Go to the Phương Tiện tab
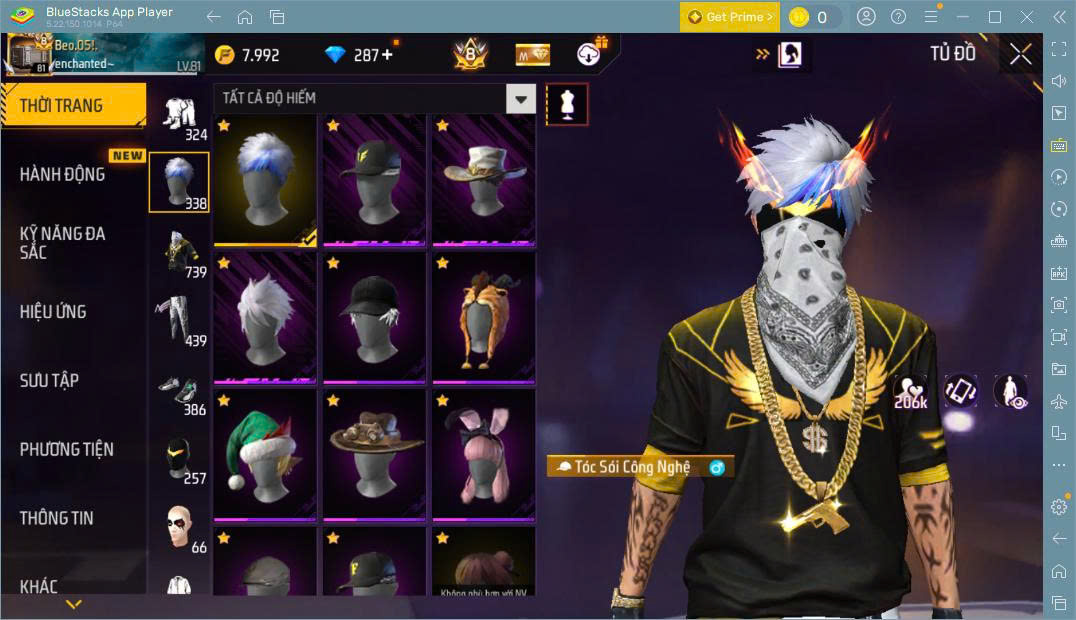Viewport: 1076px width, 620px height. [66, 450]
